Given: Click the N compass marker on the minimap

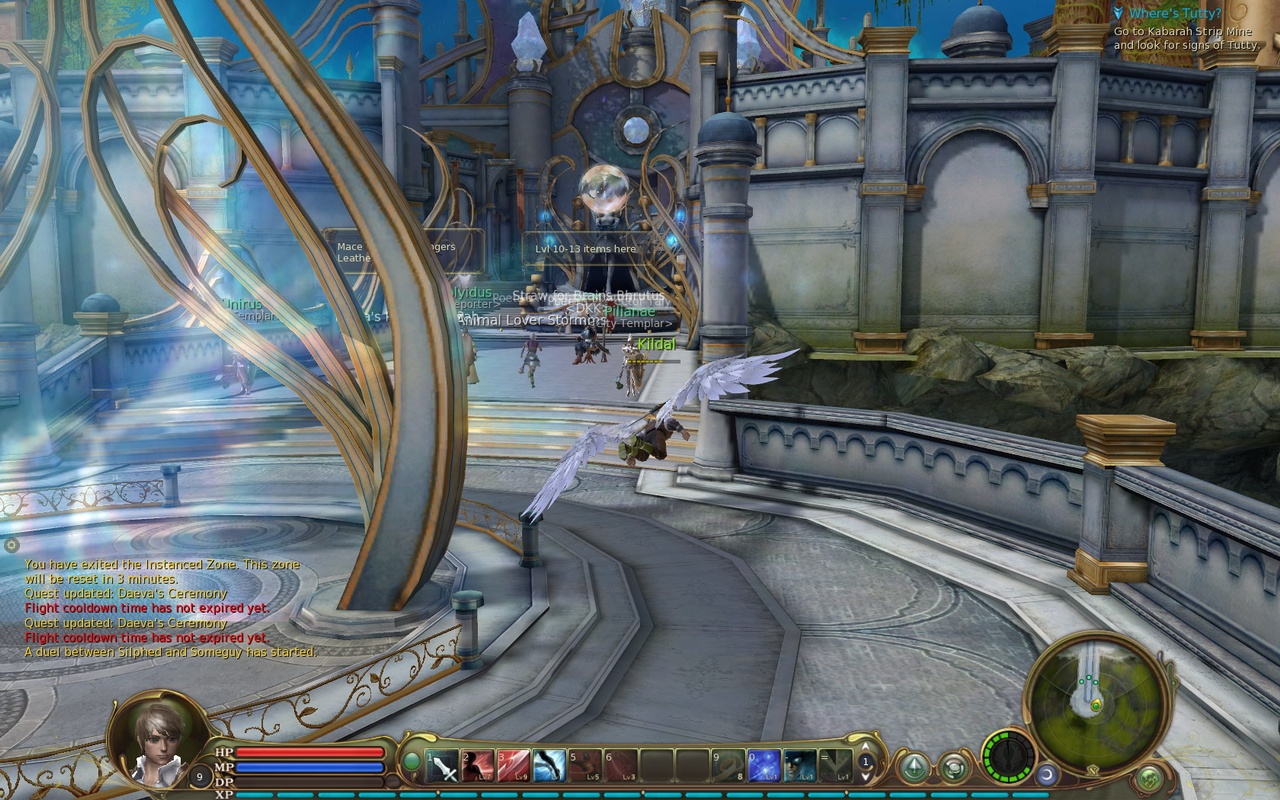Looking at the screenshot, I should tap(1094, 770).
